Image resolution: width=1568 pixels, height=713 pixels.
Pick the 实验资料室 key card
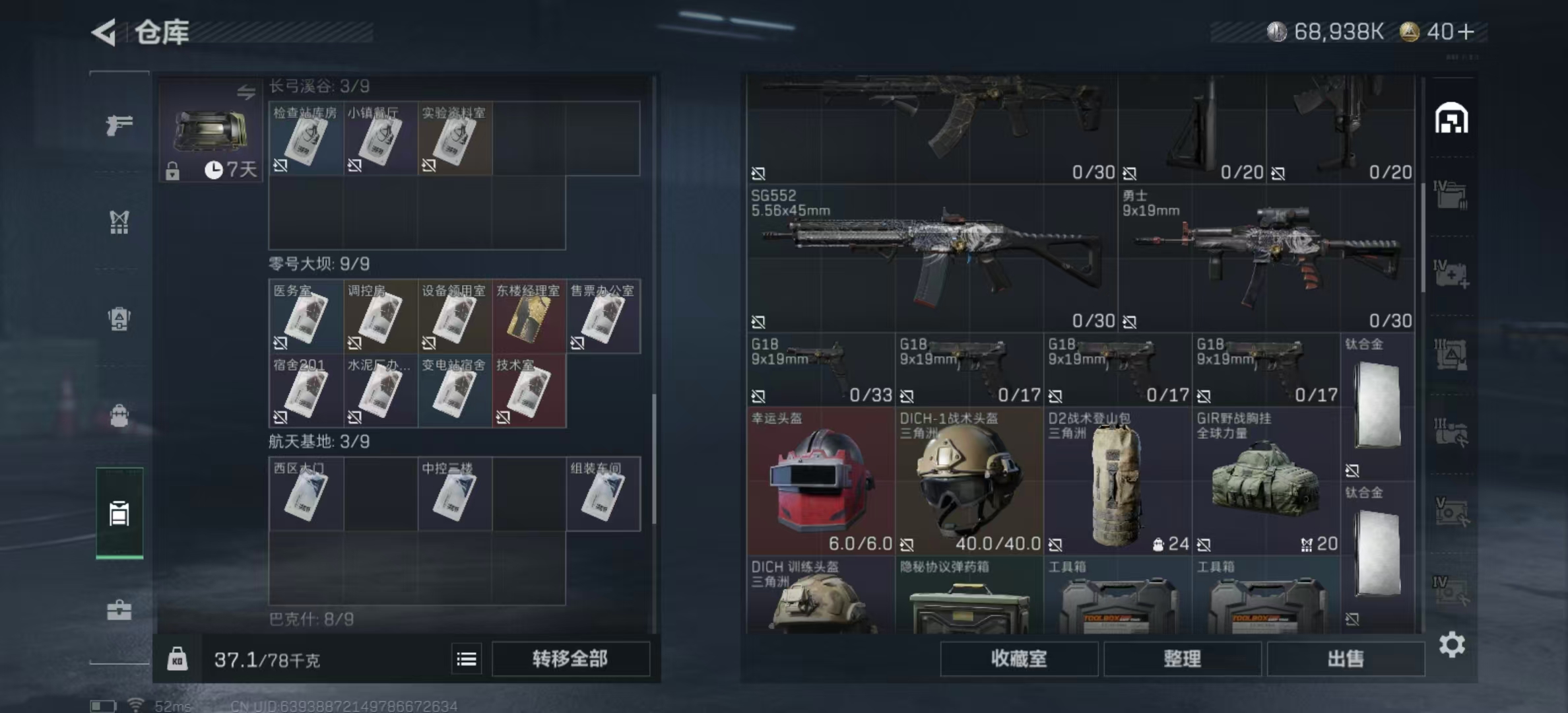click(454, 139)
